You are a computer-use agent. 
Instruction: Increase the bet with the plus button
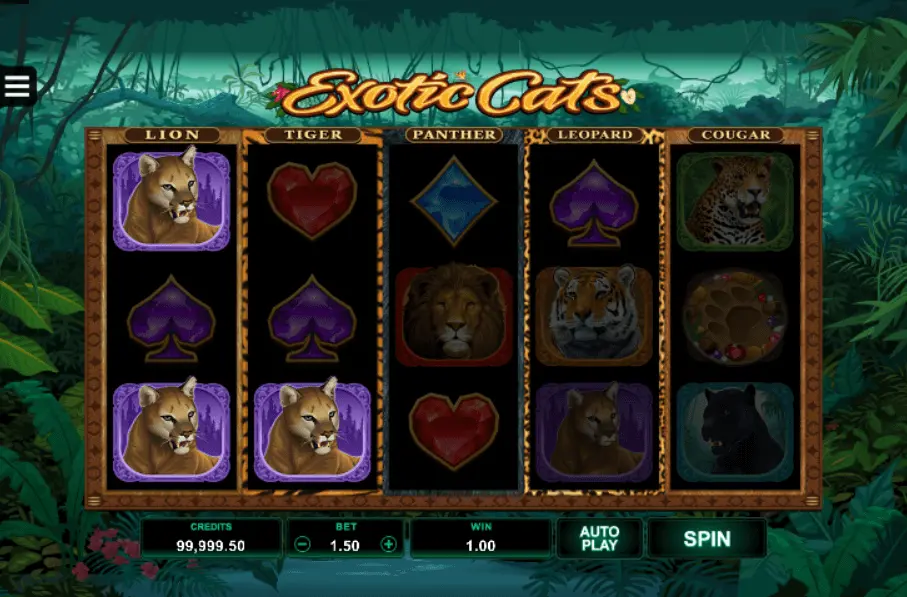coord(389,545)
